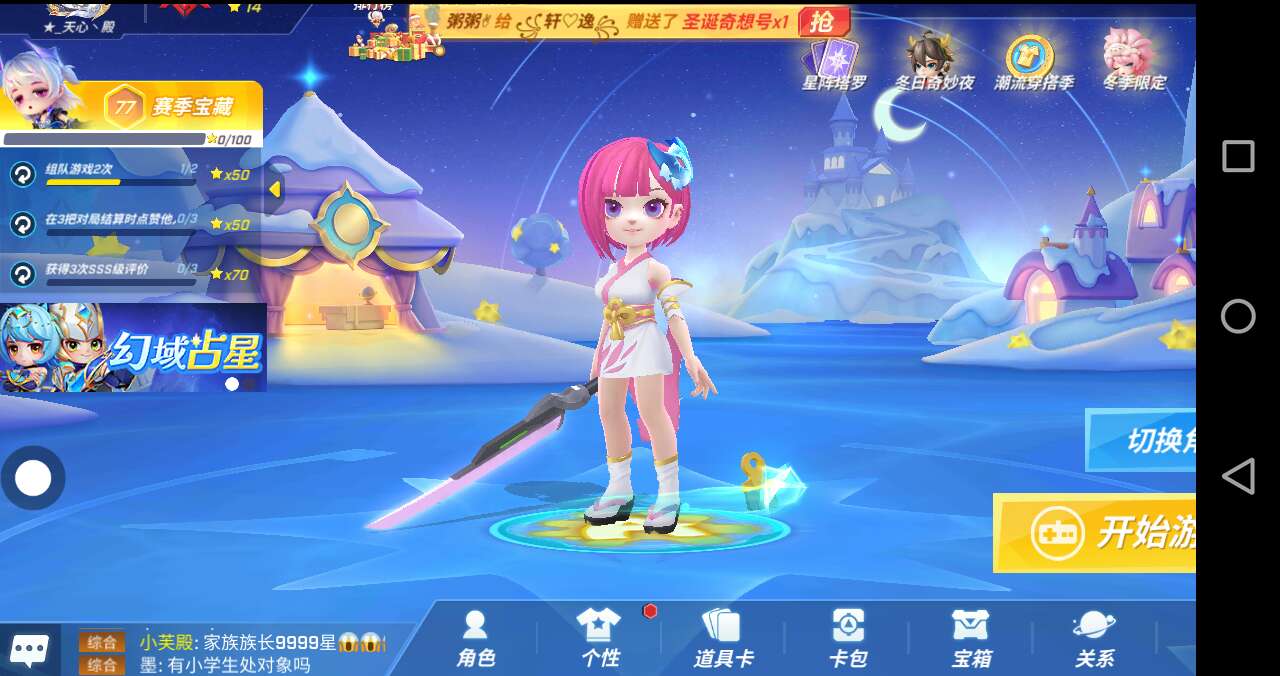Open the 冬日奇妙夜 event icon
This screenshot has height=676, width=1280.
[x=933, y=63]
